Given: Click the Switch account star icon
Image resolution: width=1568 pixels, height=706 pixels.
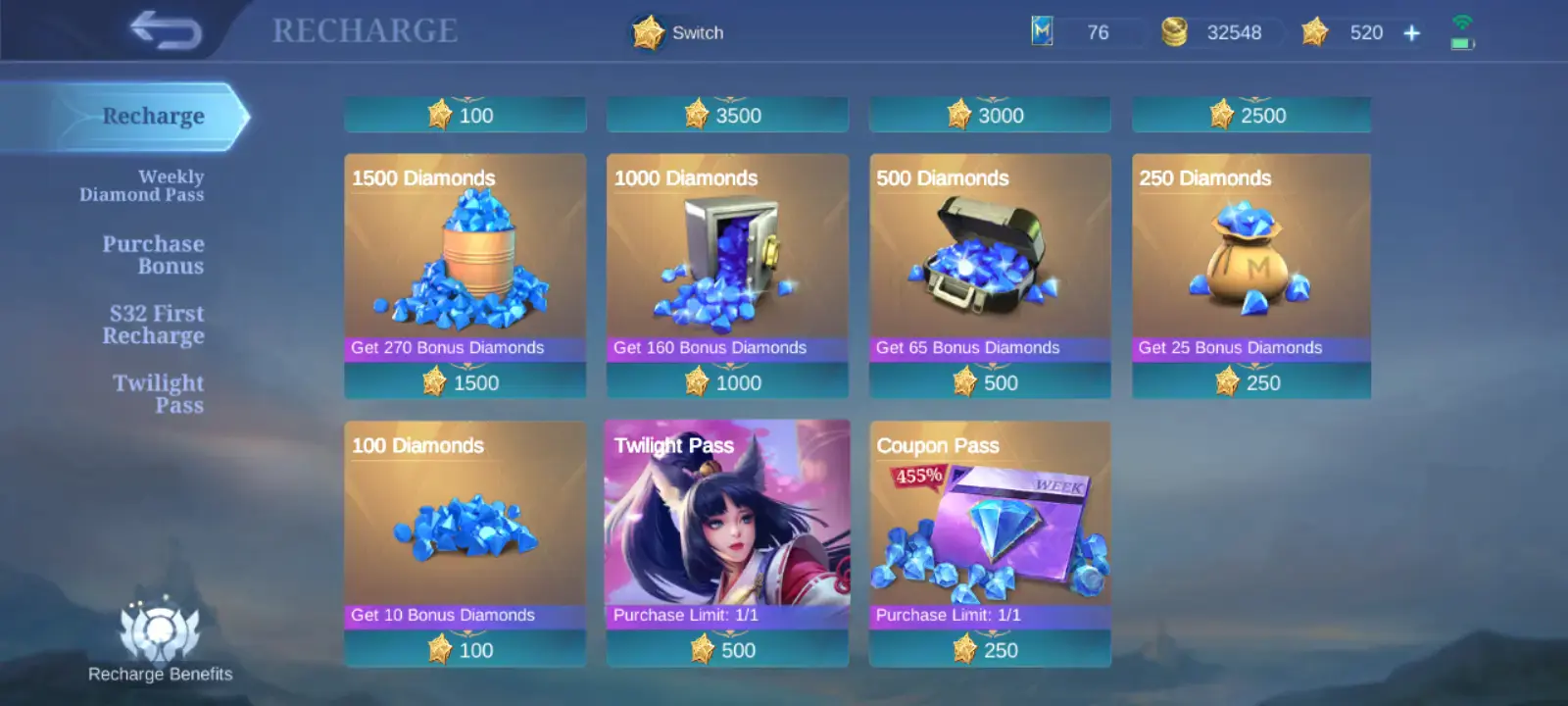Looking at the screenshot, I should pyautogui.click(x=647, y=31).
